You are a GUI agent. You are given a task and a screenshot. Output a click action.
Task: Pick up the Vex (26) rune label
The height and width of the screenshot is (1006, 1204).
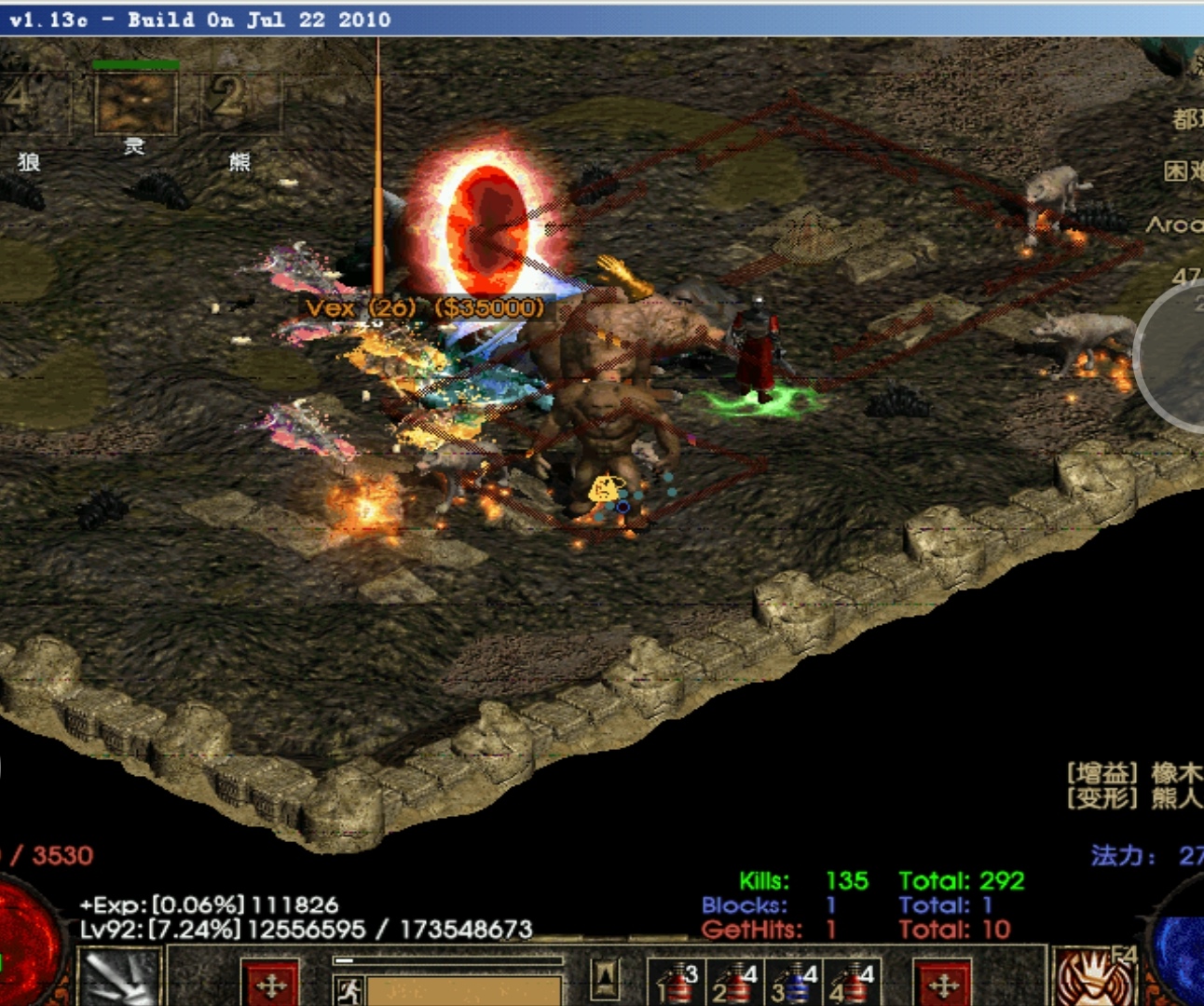[x=424, y=307]
